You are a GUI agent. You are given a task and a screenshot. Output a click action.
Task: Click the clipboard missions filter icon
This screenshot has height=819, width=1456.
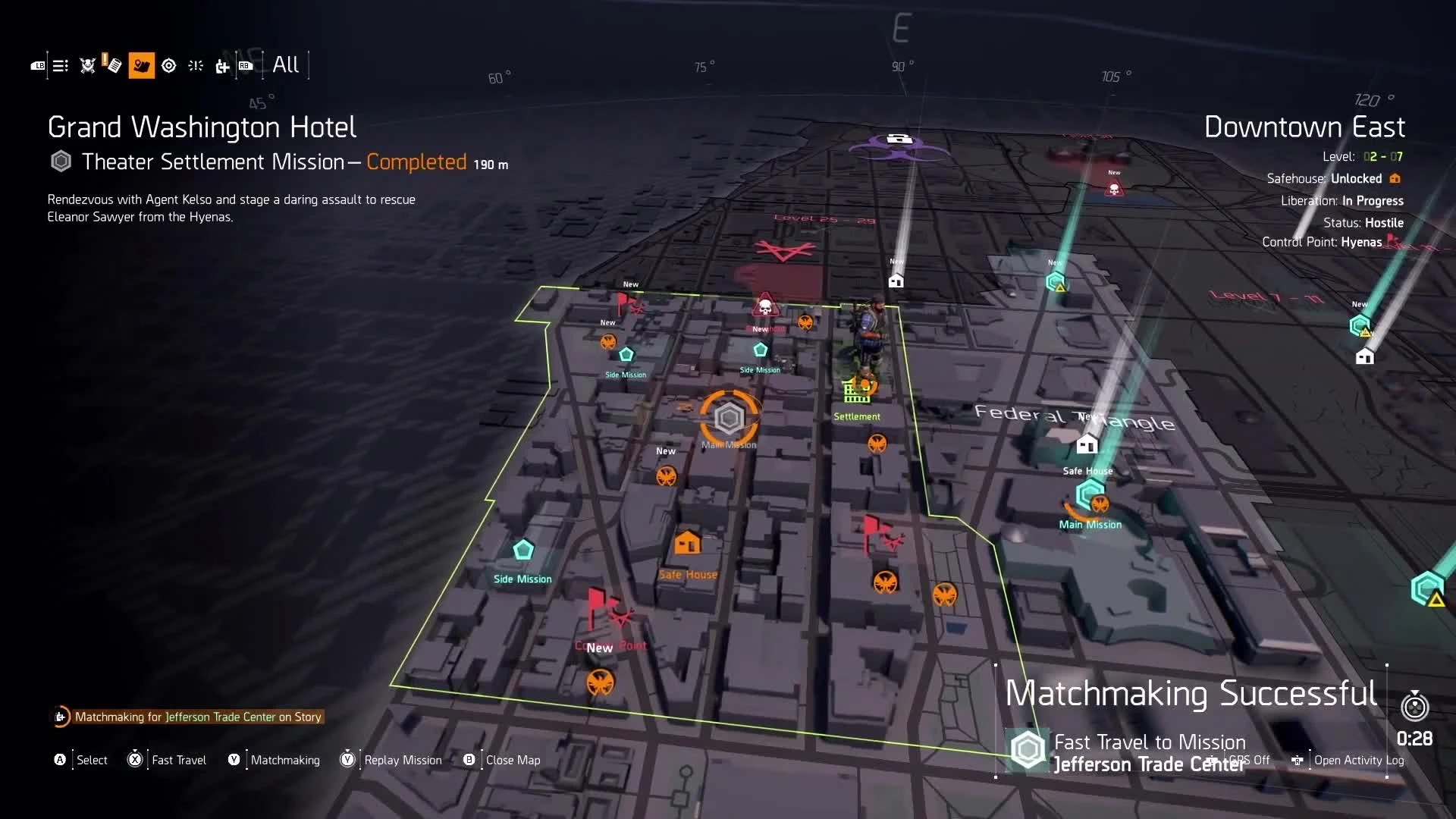[x=114, y=66]
